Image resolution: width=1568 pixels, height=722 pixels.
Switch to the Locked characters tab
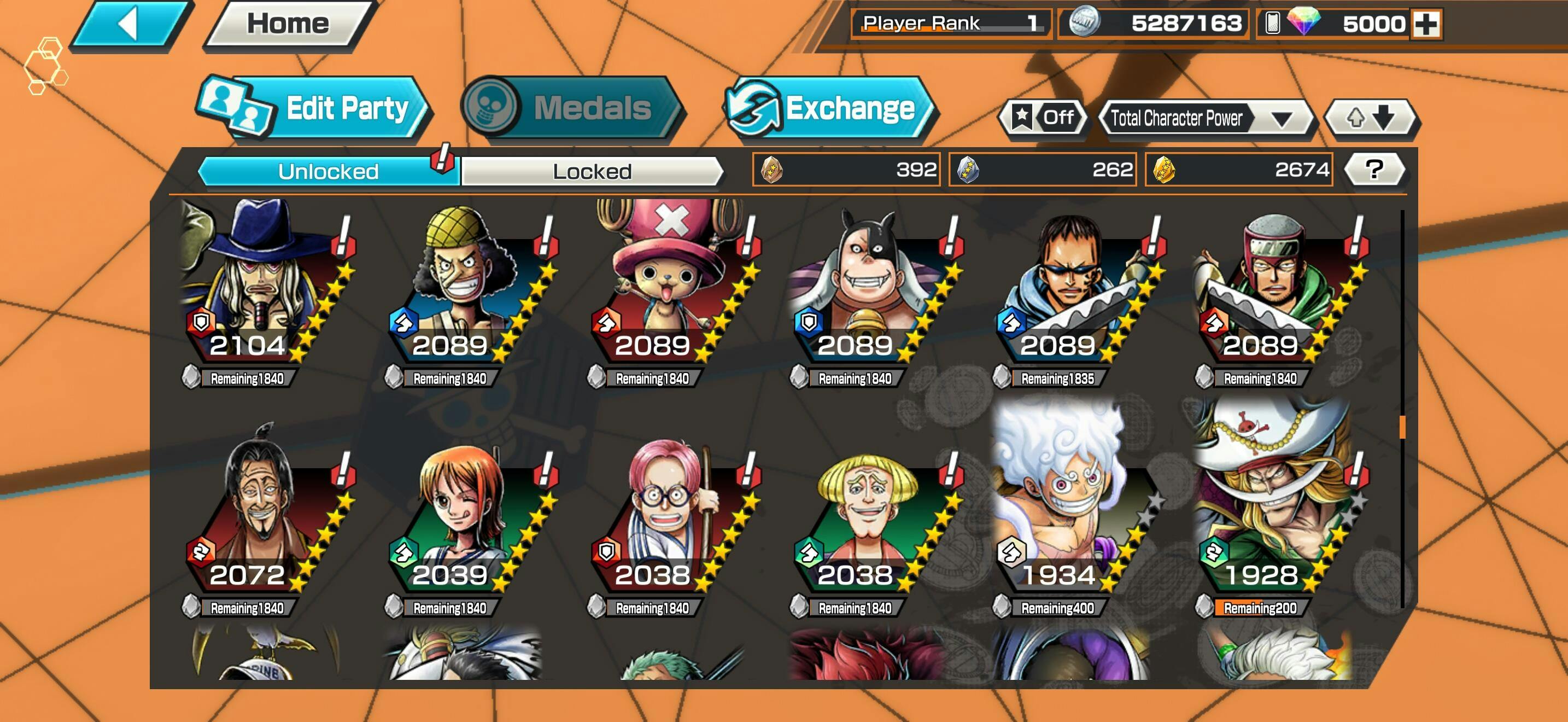pos(592,172)
